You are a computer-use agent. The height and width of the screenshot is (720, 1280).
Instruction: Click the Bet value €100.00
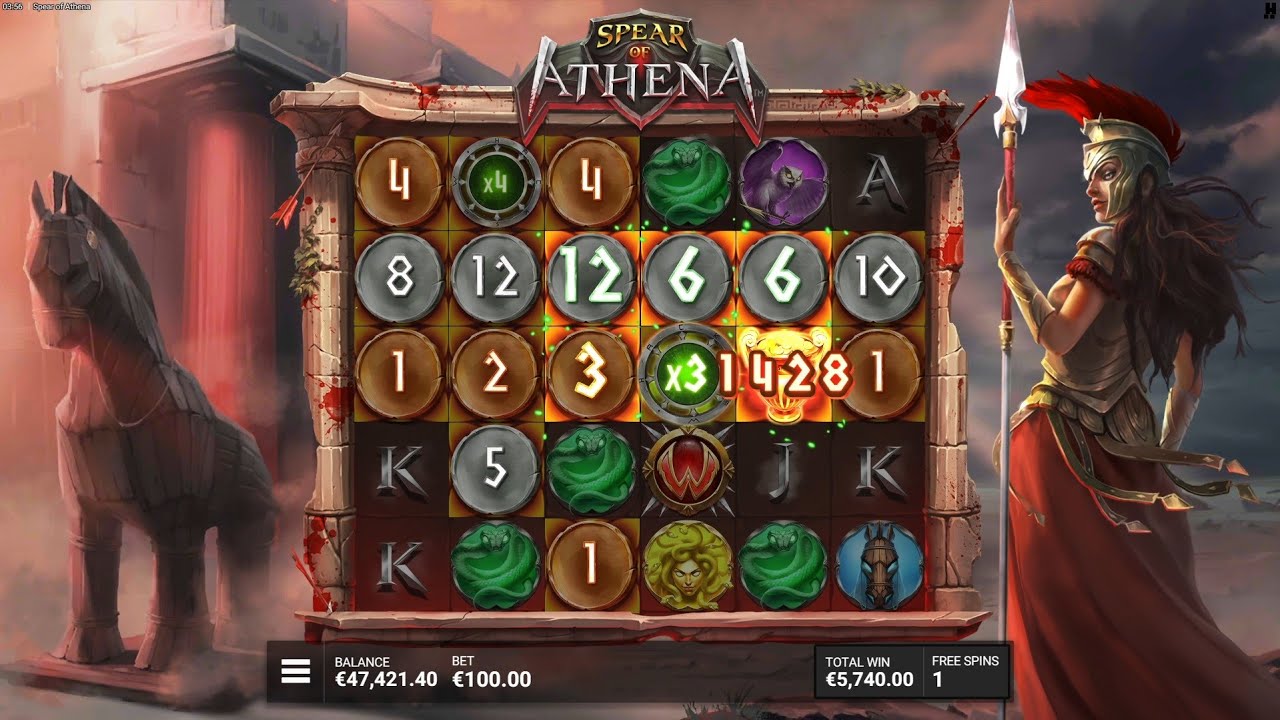(490, 678)
